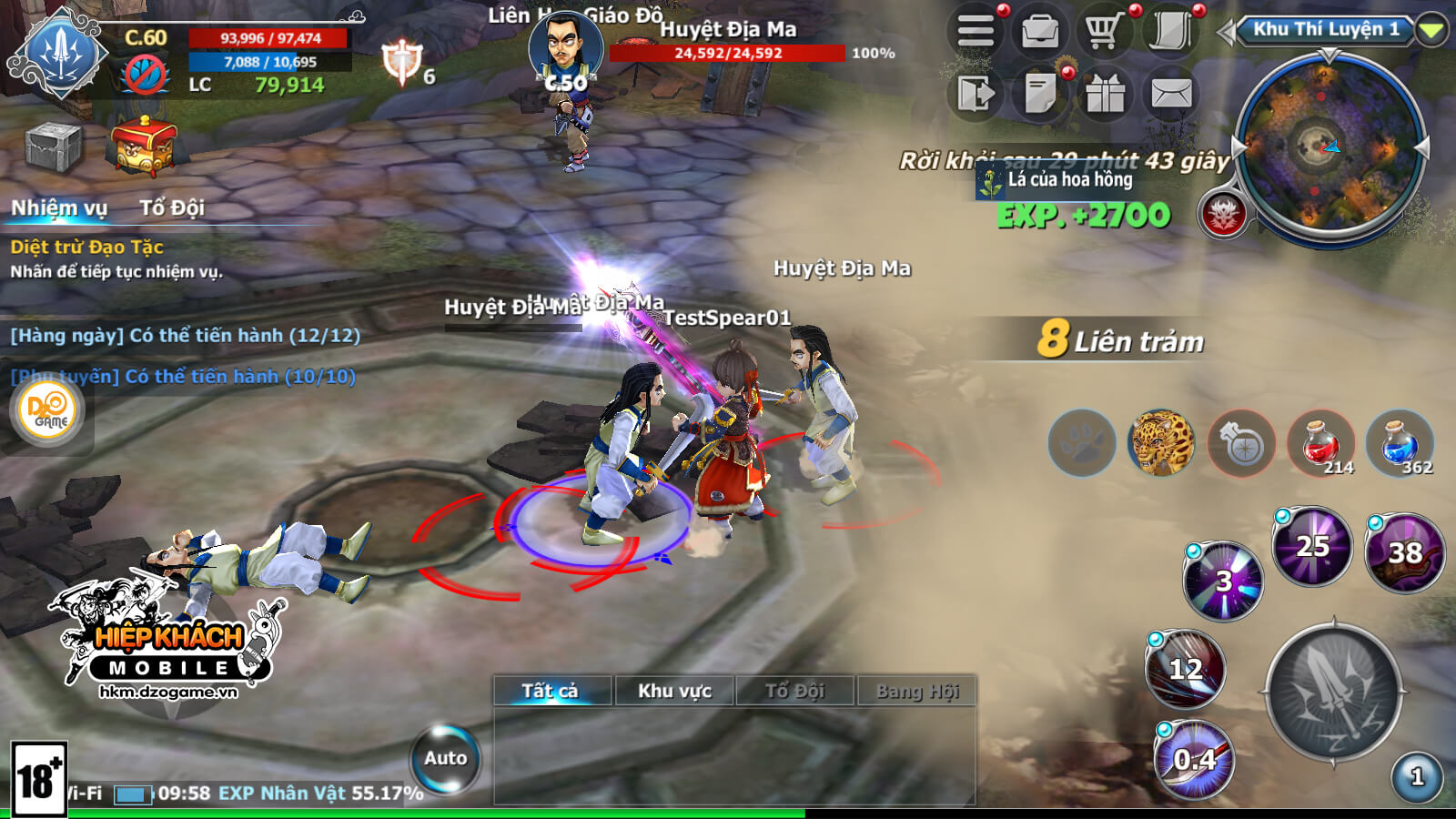This screenshot has width=1456, height=819.
Task: Open the envelope mailbox
Action: [x=1171, y=94]
